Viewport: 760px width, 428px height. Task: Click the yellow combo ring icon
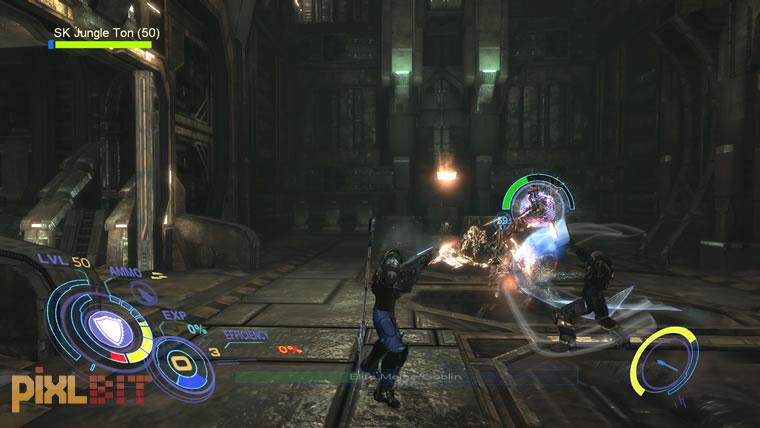[181, 363]
